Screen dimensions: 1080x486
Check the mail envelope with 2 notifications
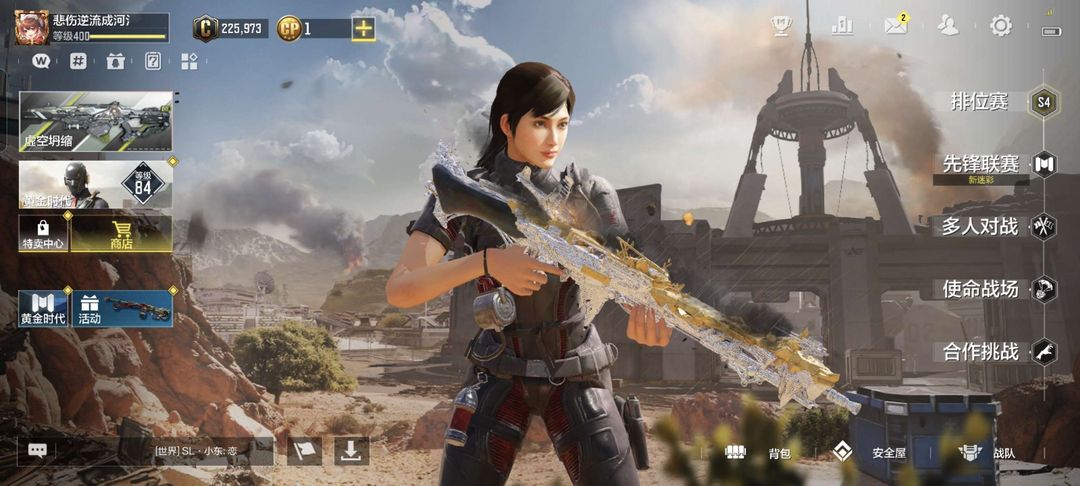click(895, 26)
